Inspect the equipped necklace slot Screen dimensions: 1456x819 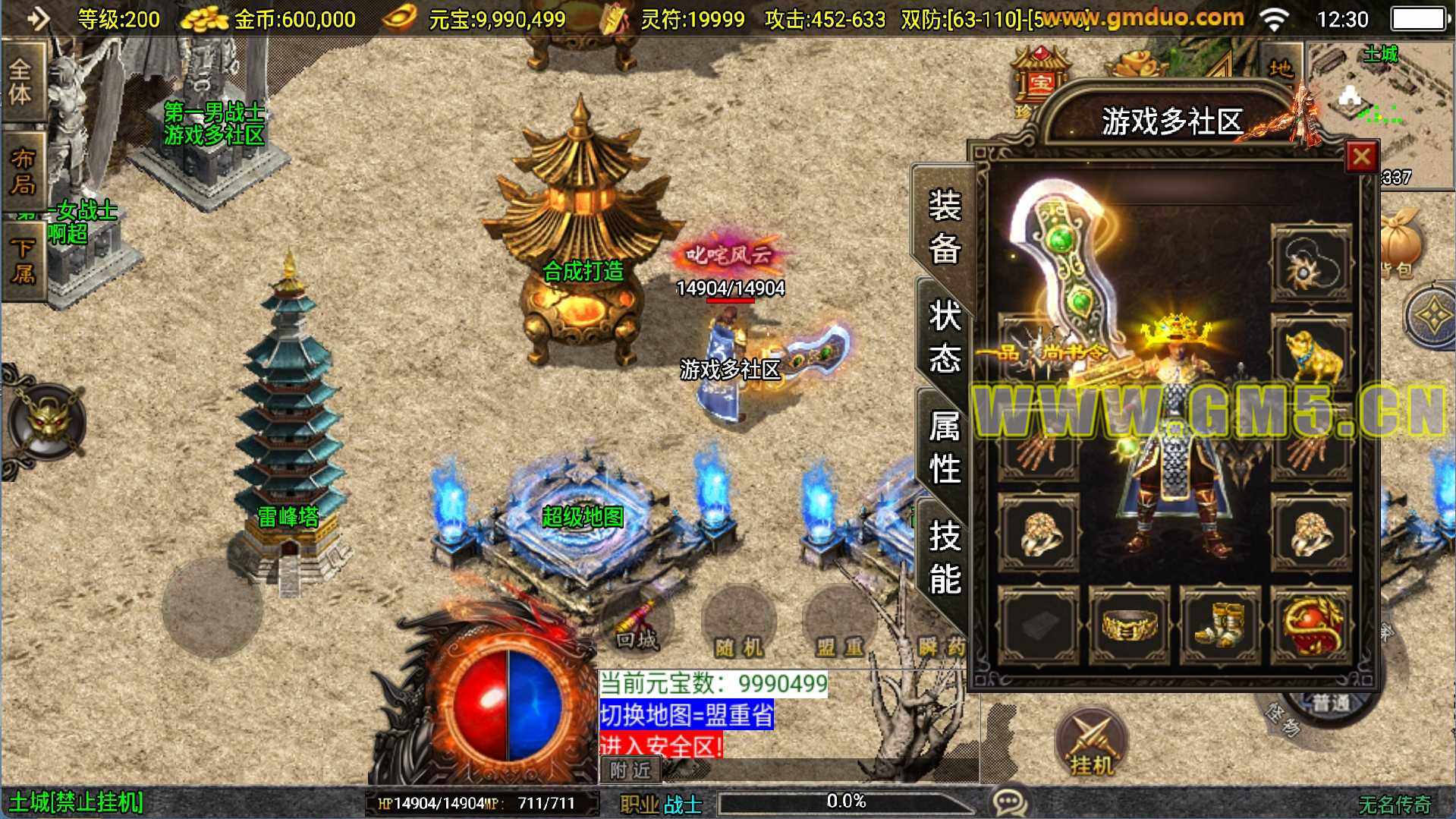tap(1310, 263)
